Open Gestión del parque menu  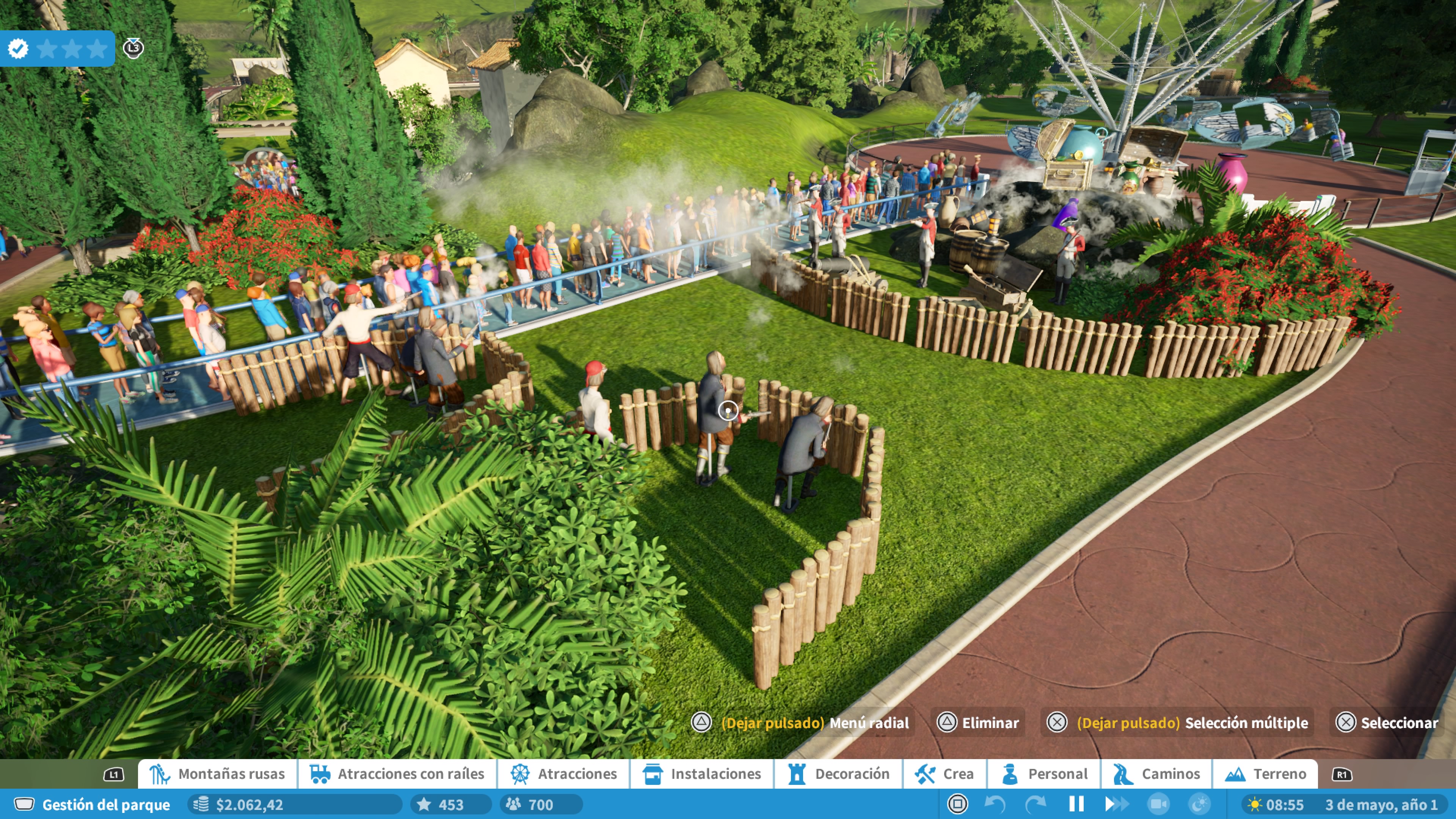pos(93,804)
